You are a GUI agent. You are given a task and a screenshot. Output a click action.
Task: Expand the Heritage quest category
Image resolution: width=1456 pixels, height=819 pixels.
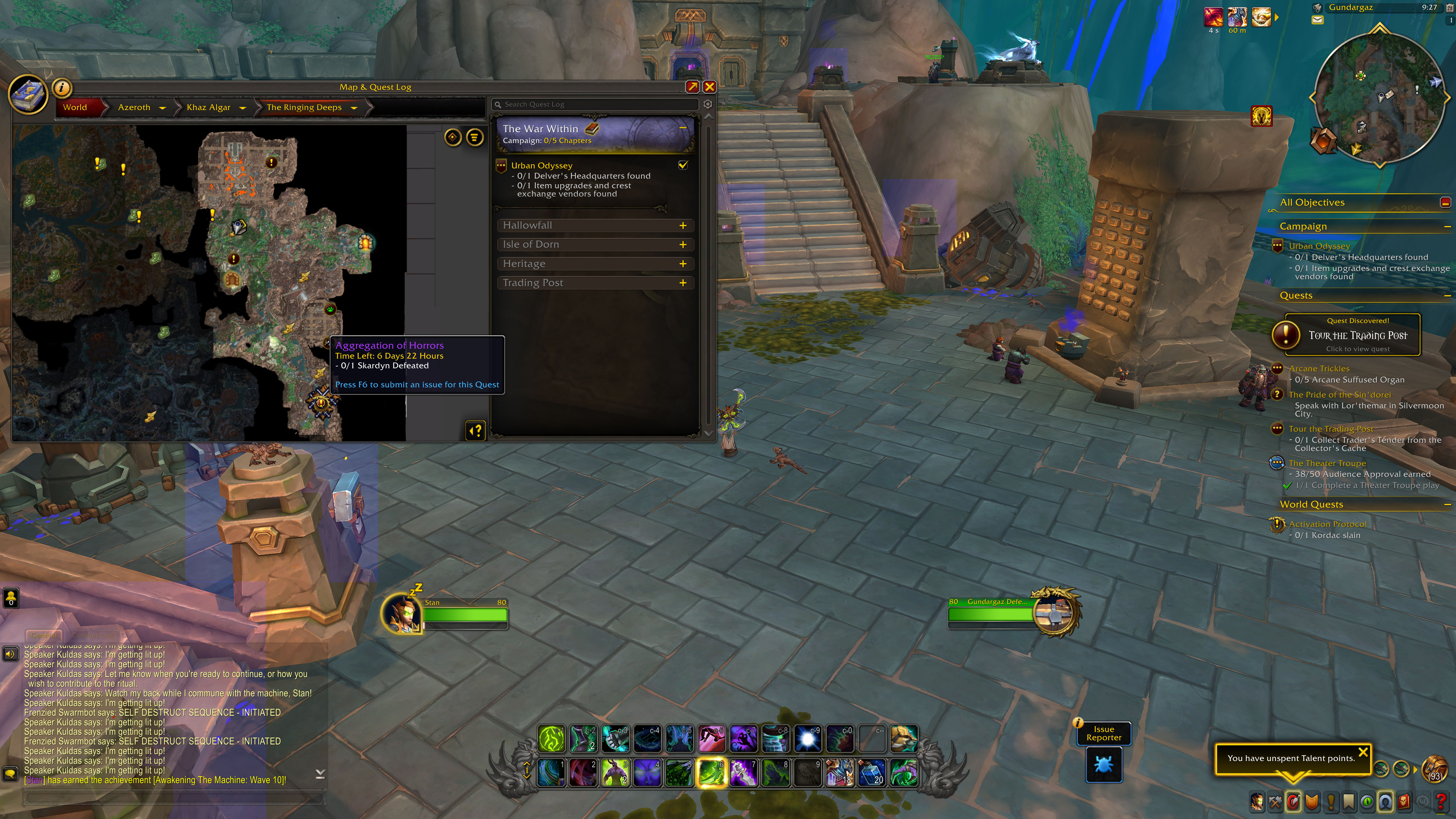683,264
